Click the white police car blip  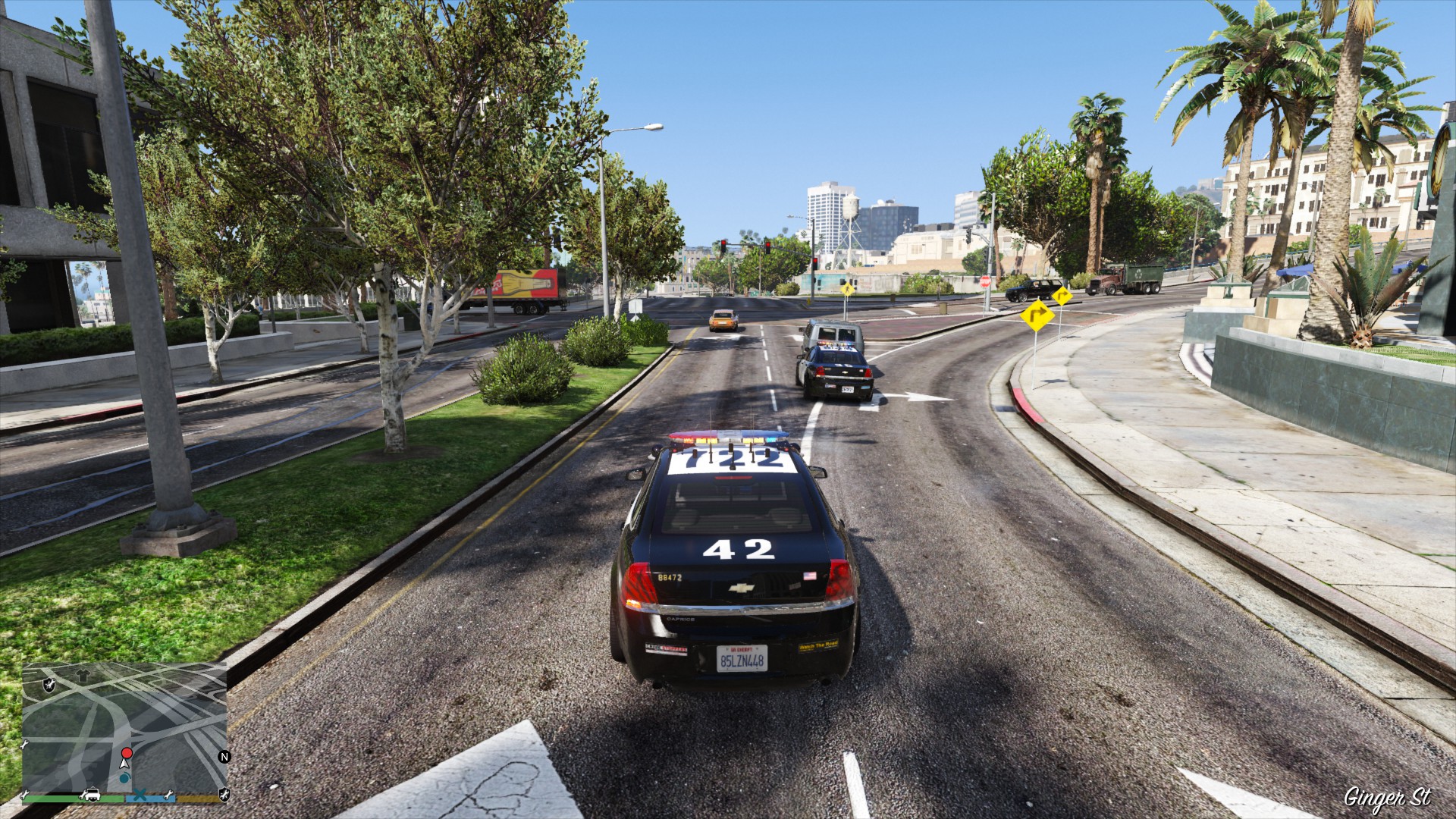[92, 795]
